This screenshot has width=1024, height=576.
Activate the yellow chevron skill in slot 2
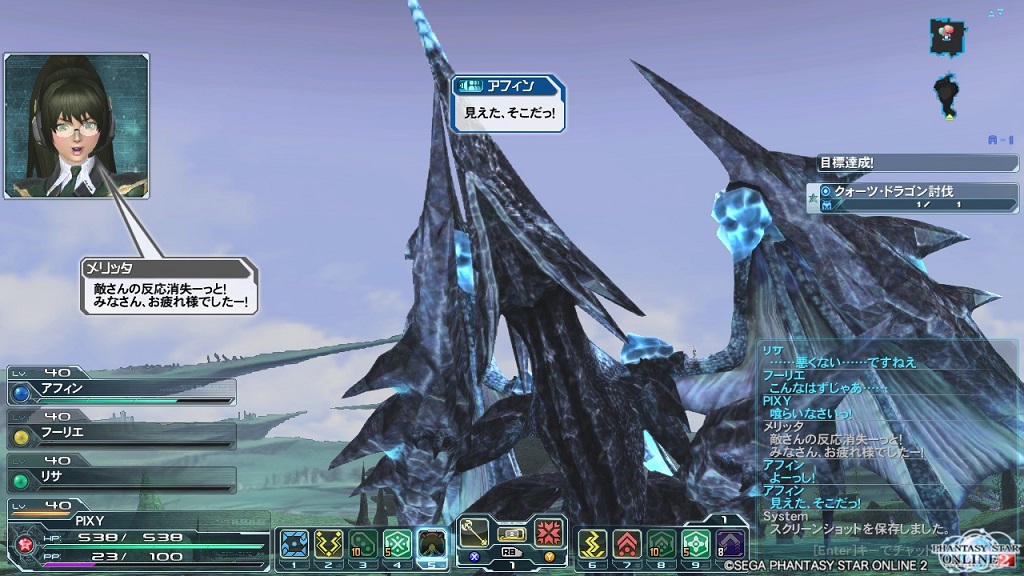[329, 545]
